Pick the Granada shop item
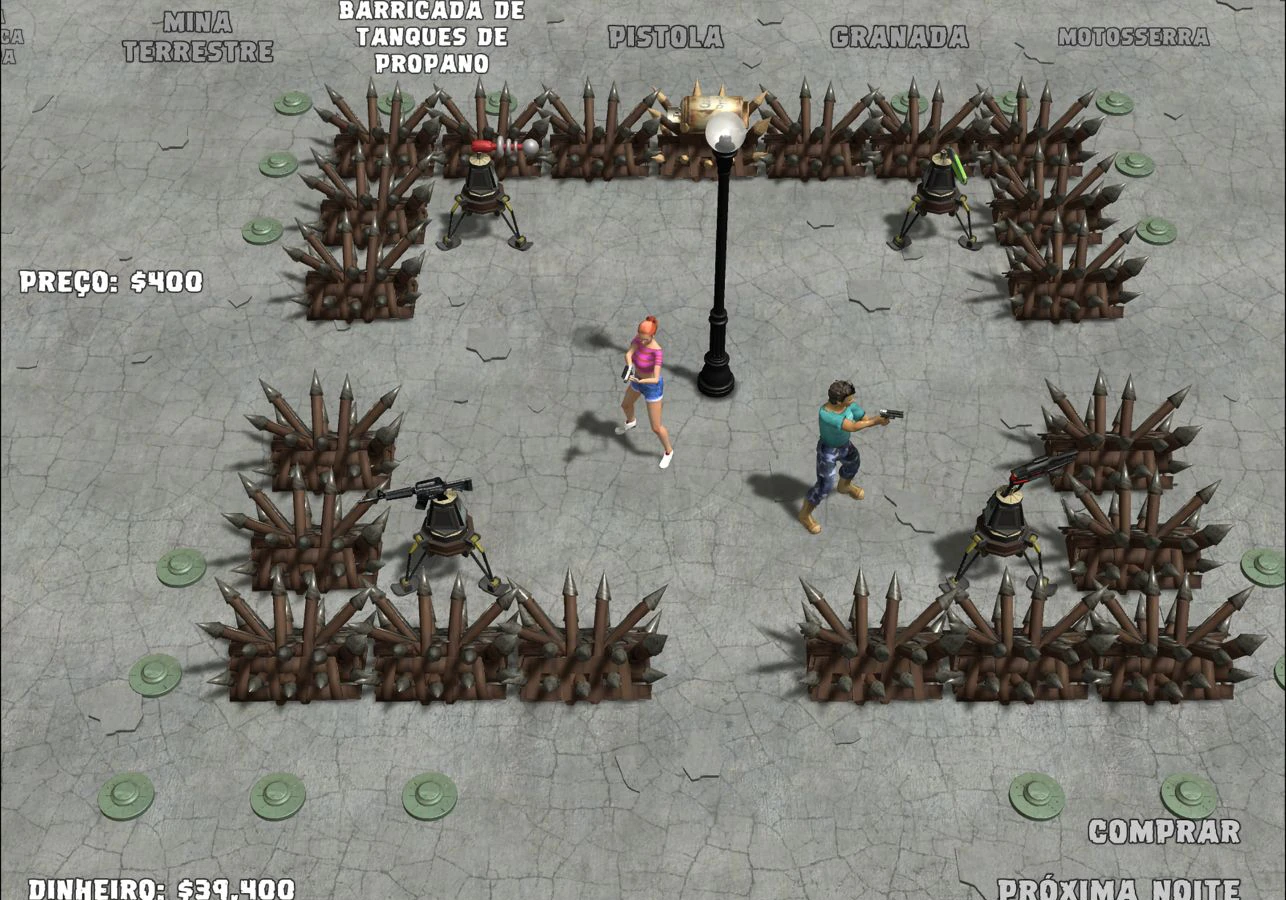The height and width of the screenshot is (900, 1286). click(899, 37)
